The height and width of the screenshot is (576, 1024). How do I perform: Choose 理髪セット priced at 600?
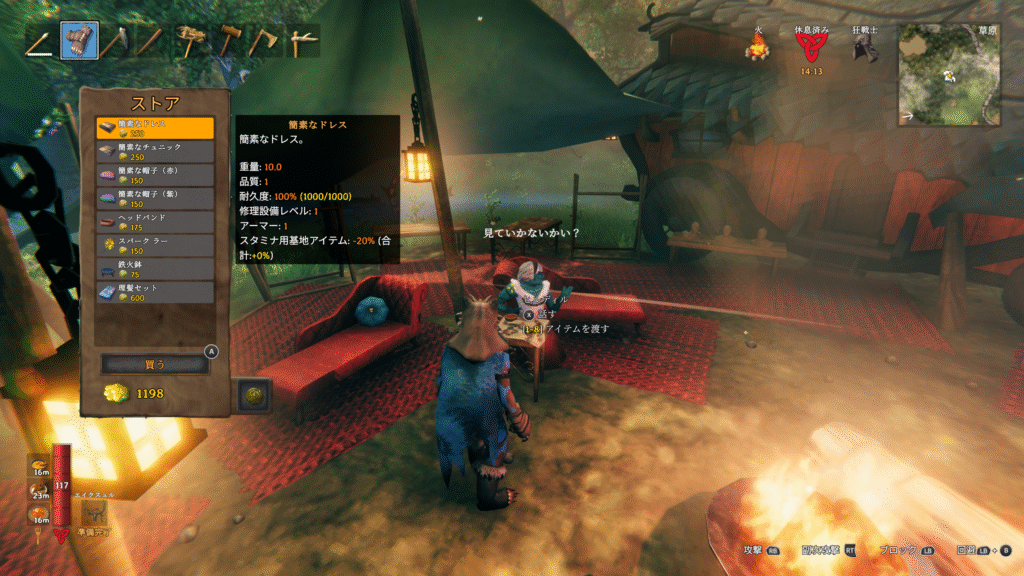(x=155, y=293)
